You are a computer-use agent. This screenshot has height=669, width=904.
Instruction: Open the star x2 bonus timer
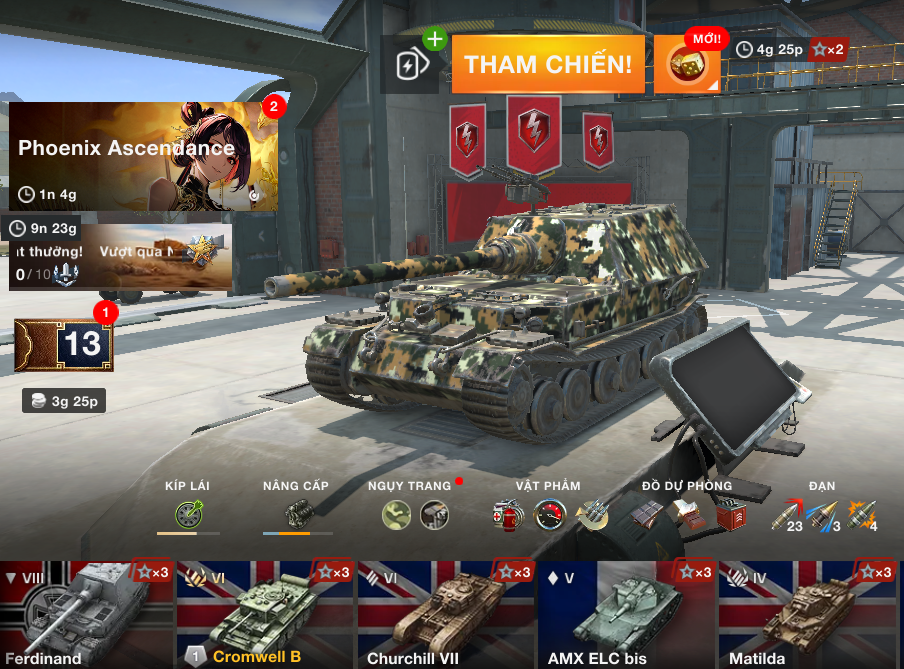pyautogui.click(x=791, y=49)
